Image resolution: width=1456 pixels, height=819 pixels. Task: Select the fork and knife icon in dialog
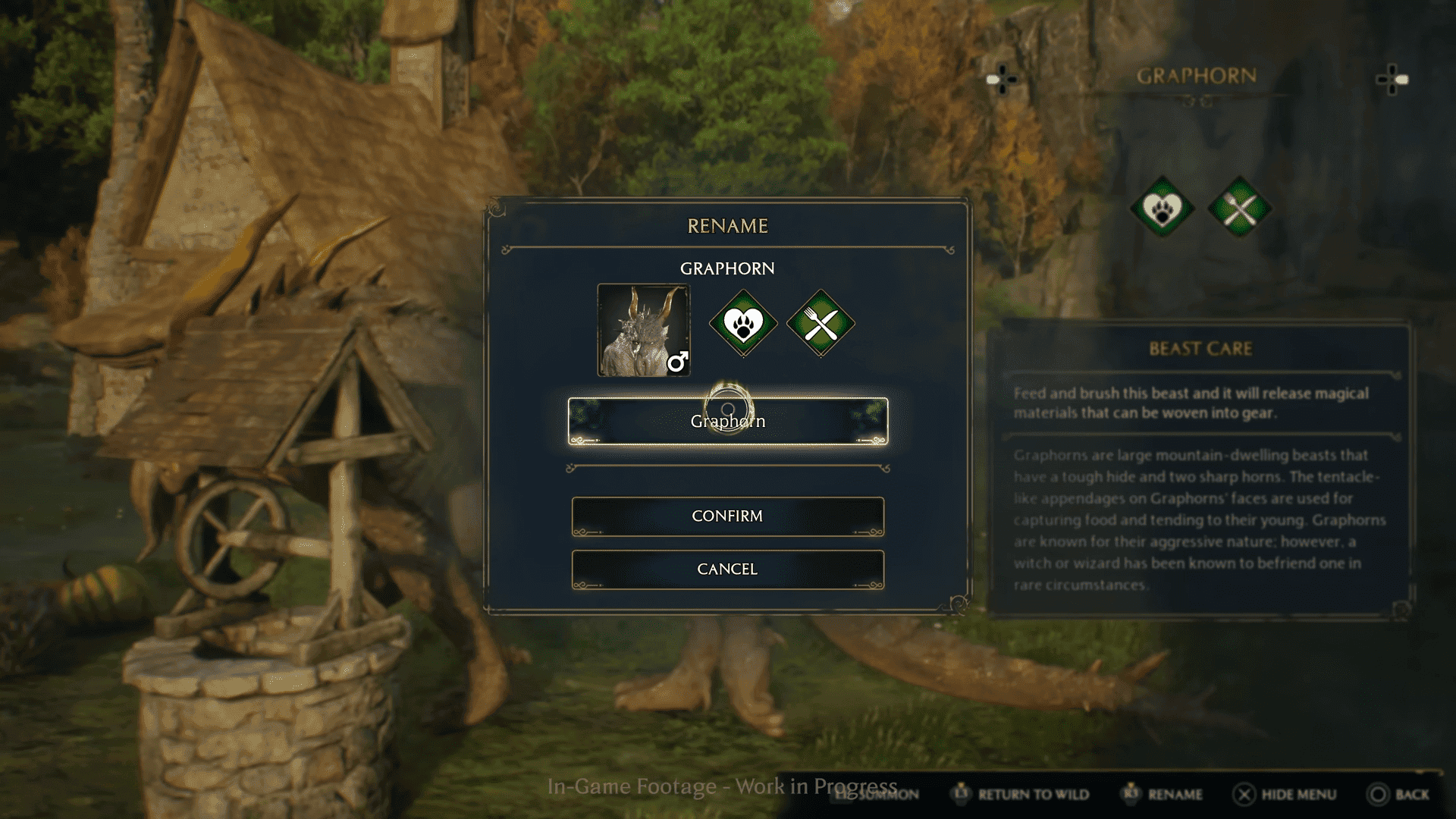coord(821,324)
